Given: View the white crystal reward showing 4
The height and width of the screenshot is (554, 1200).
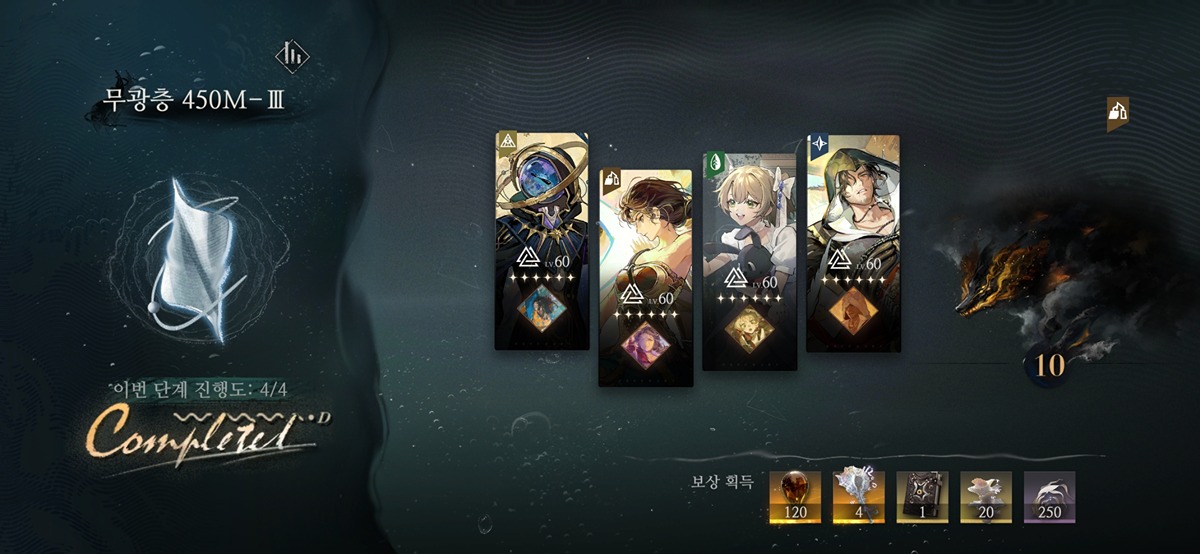Looking at the screenshot, I should 859,497.
